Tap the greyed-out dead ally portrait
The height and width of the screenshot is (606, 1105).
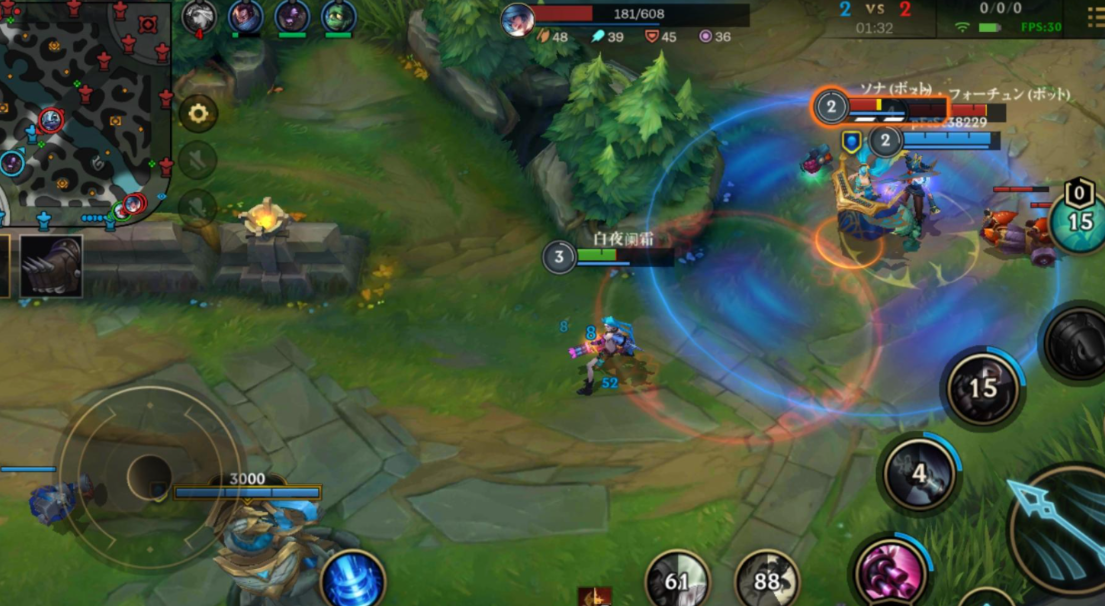tap(199, 16)
